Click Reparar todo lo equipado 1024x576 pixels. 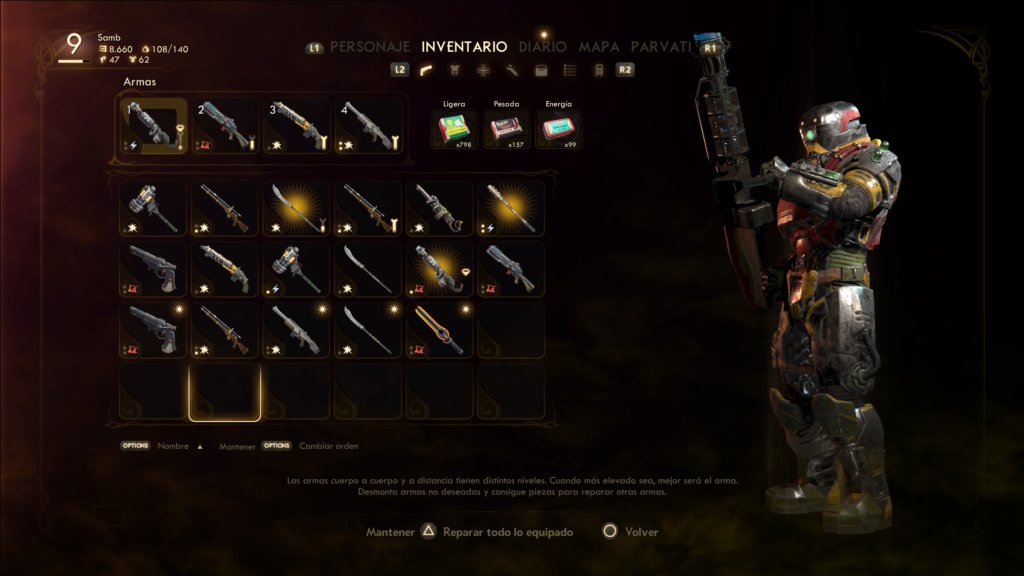(x=507, y=532)
